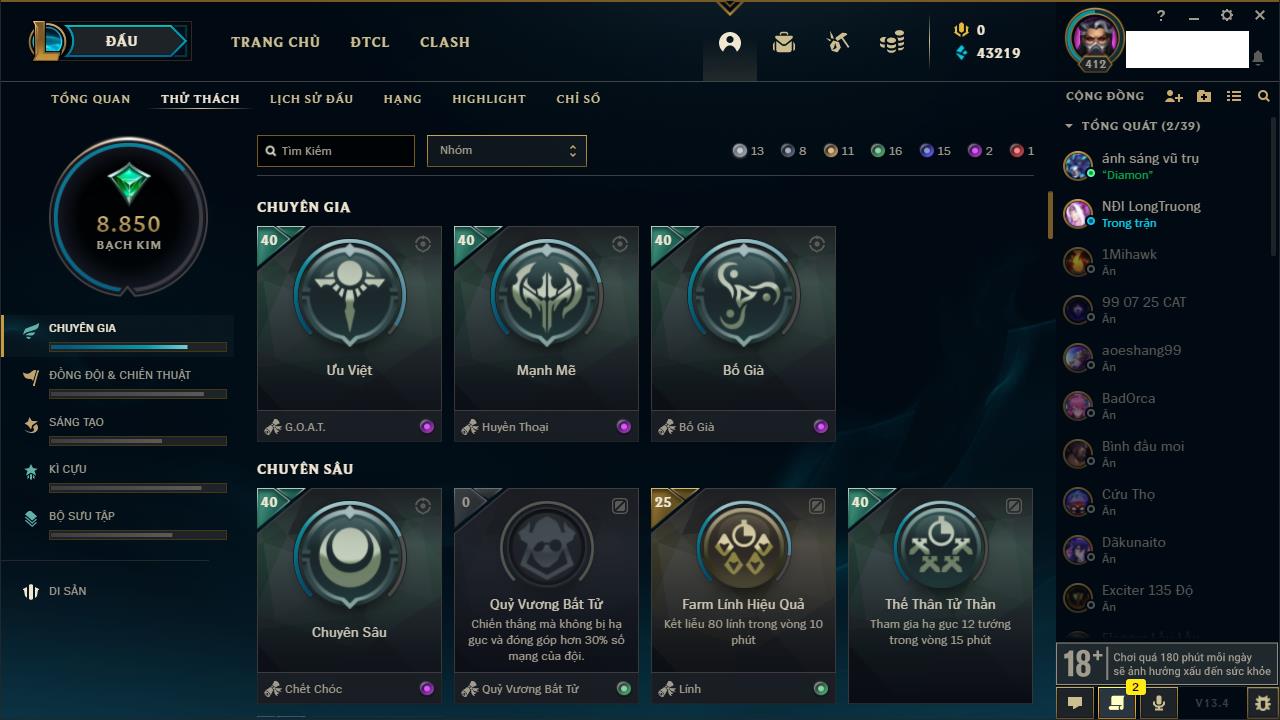Choose the SÁNG TẠO challenge category
Screen dimensions: 1280x720
click(x=76, y=422)
